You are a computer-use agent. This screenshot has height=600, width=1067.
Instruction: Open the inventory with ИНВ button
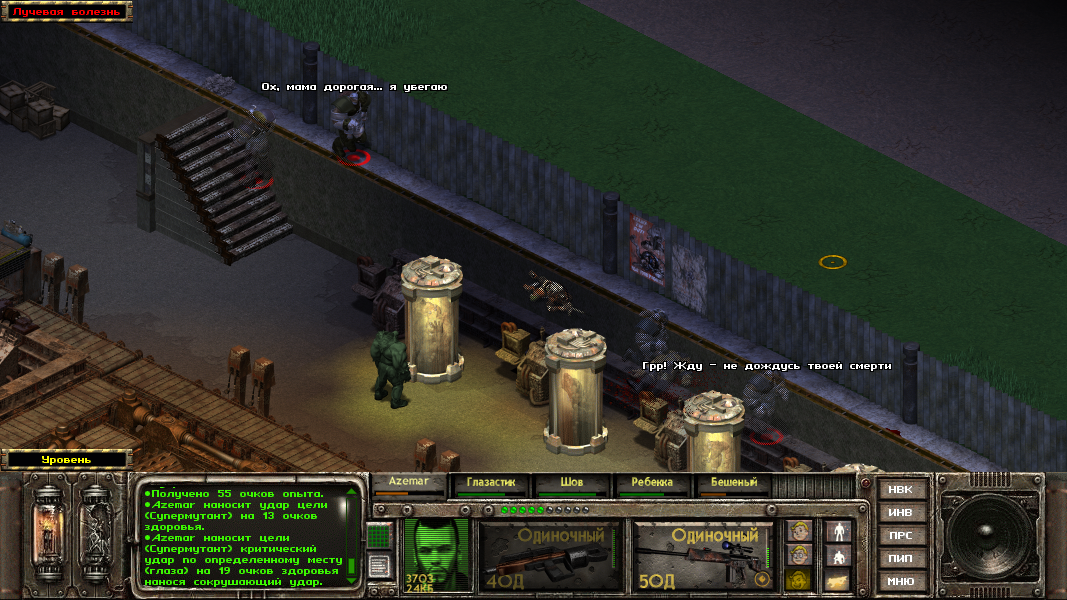point(901,513)
